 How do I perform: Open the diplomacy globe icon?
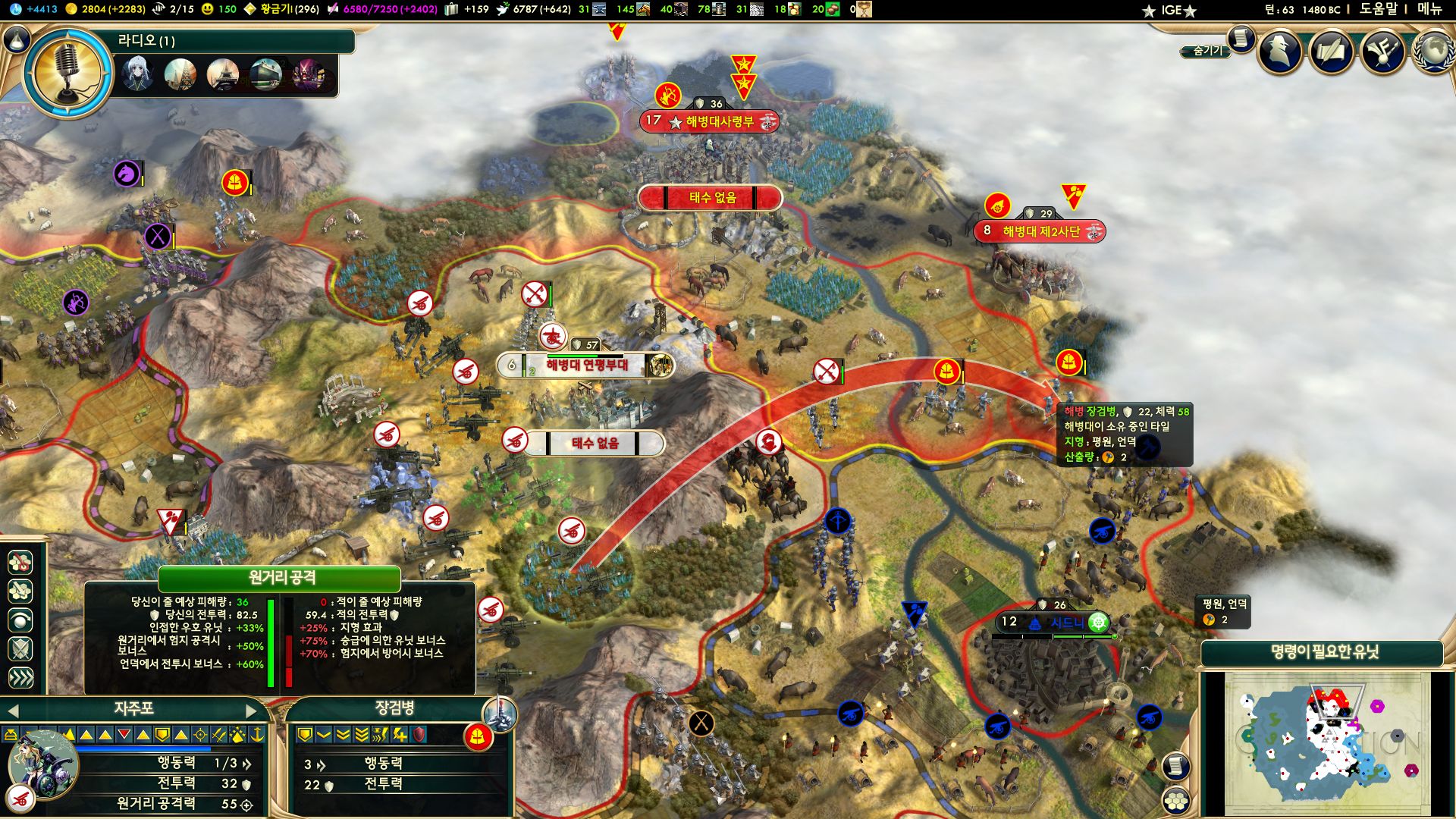pyautogui.click(x=1433, y=52)
